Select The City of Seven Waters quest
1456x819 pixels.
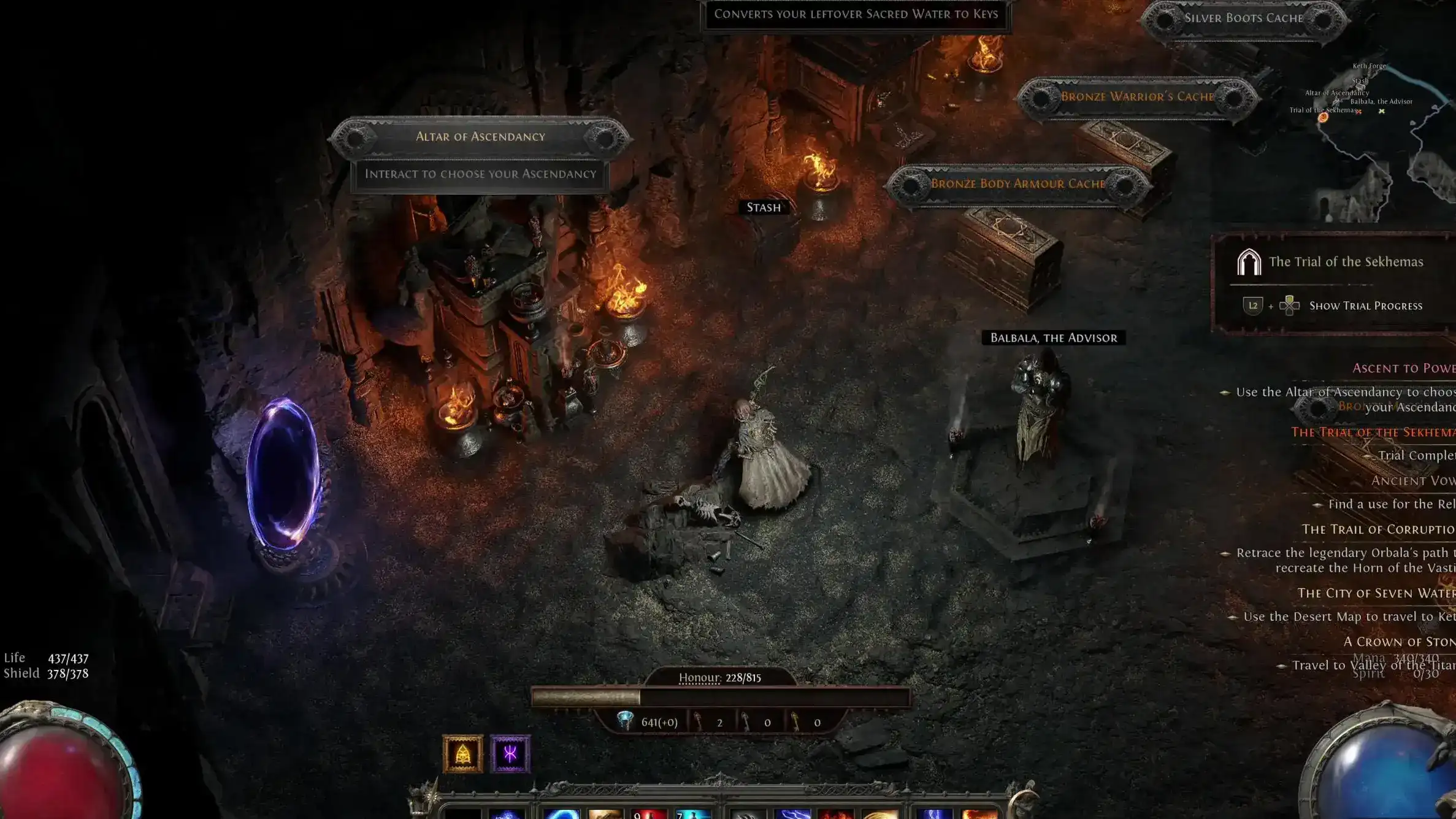coord(1376,593)
